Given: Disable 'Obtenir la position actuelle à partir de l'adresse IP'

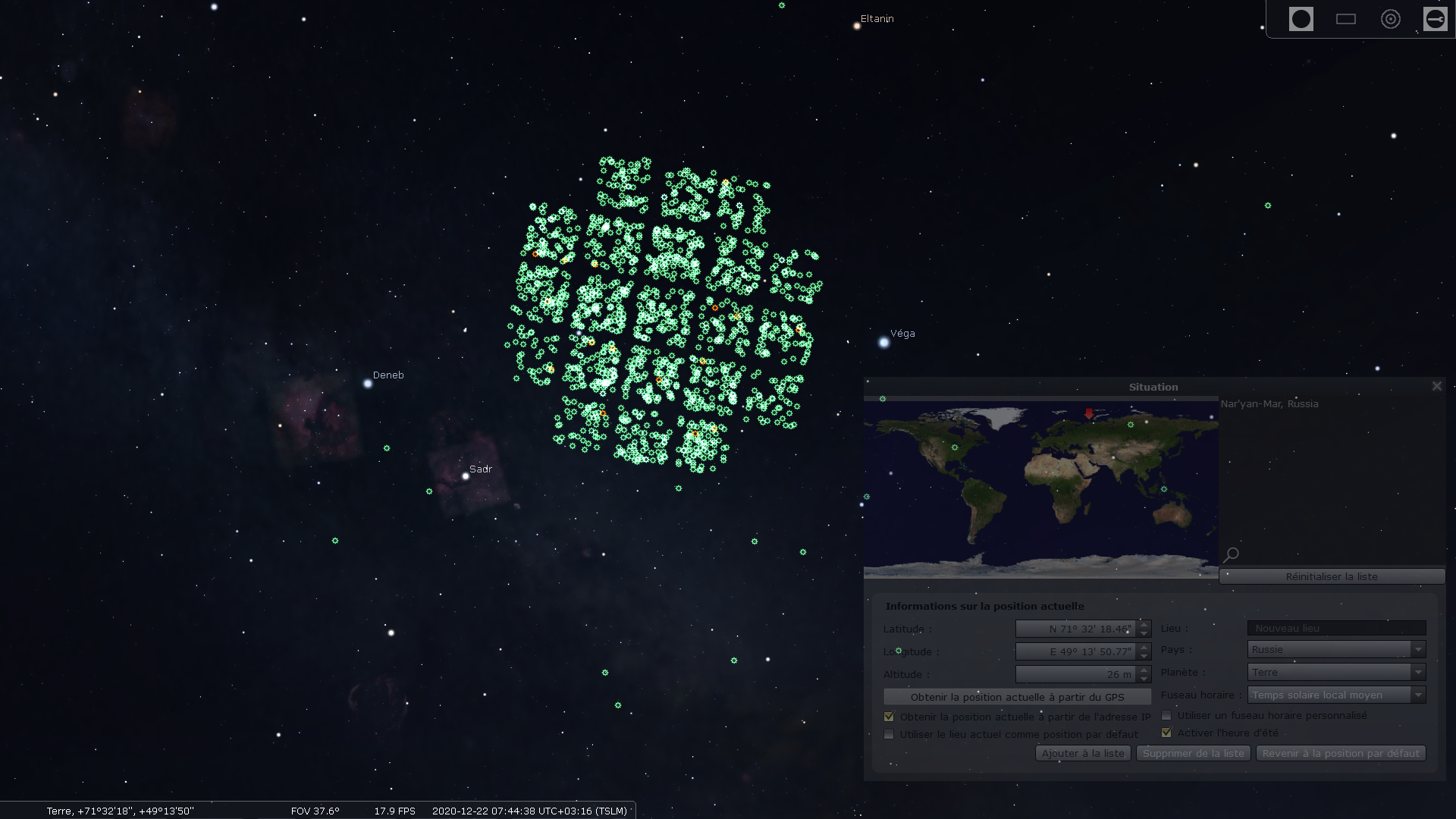Looking at the screenshot, I should 889,716.
